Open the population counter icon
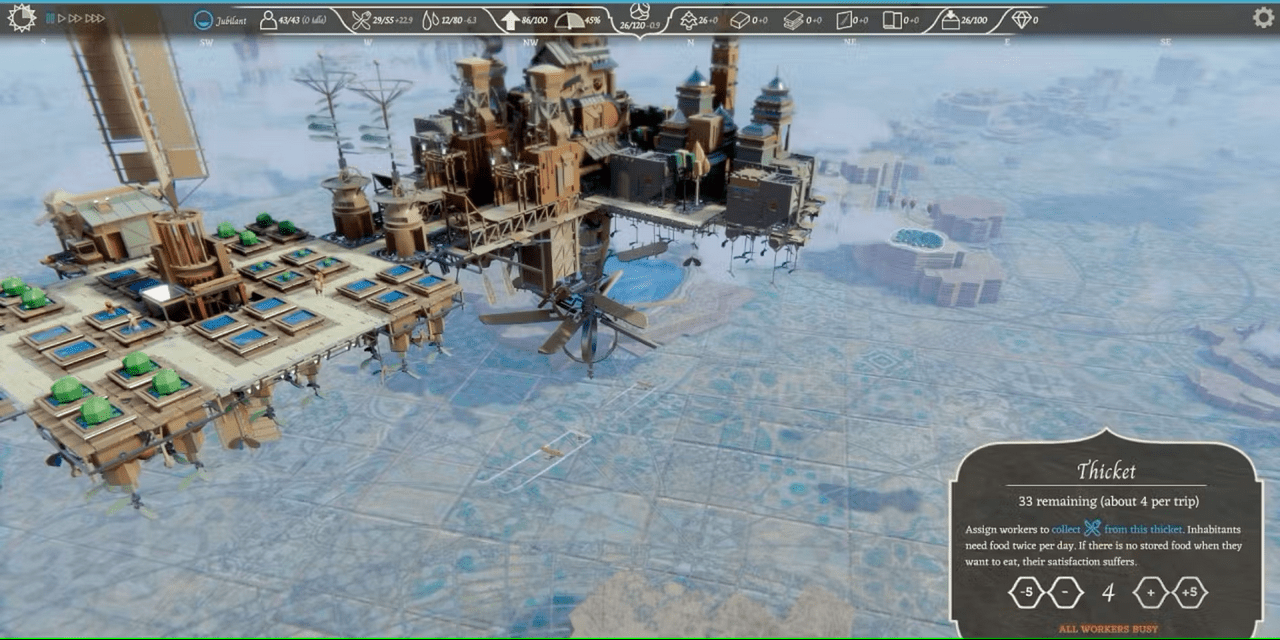1280x640 pixels. [268, 20]
